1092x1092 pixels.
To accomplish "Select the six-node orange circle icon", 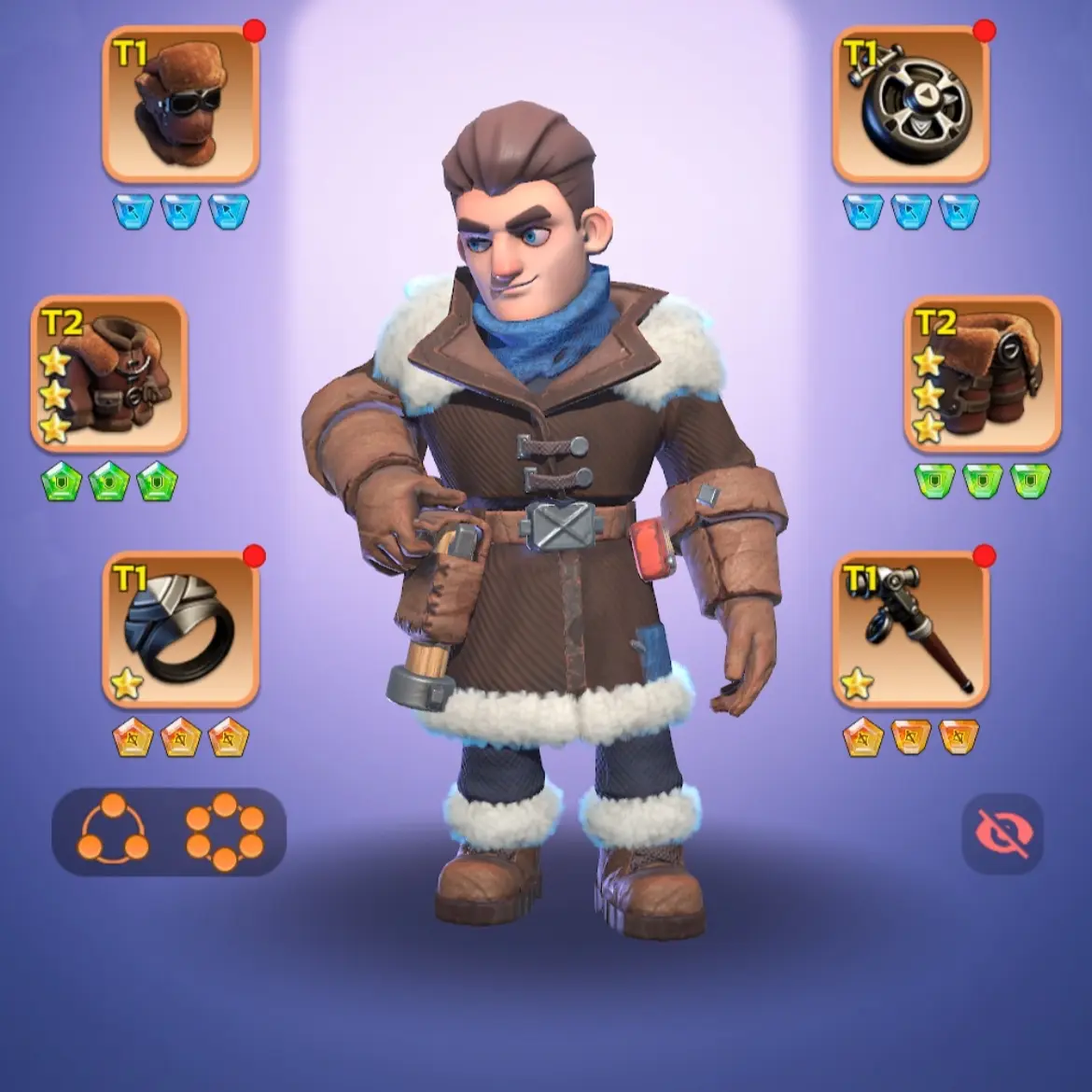I will [225, 831].
